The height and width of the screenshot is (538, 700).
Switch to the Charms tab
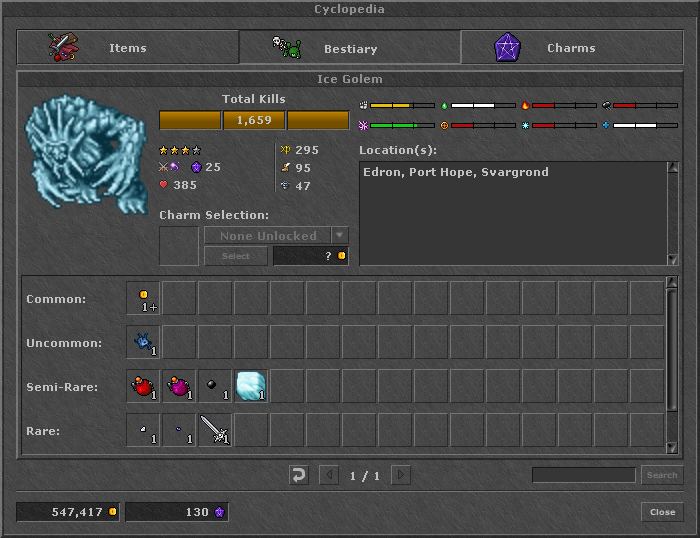(x=570, y=48)
